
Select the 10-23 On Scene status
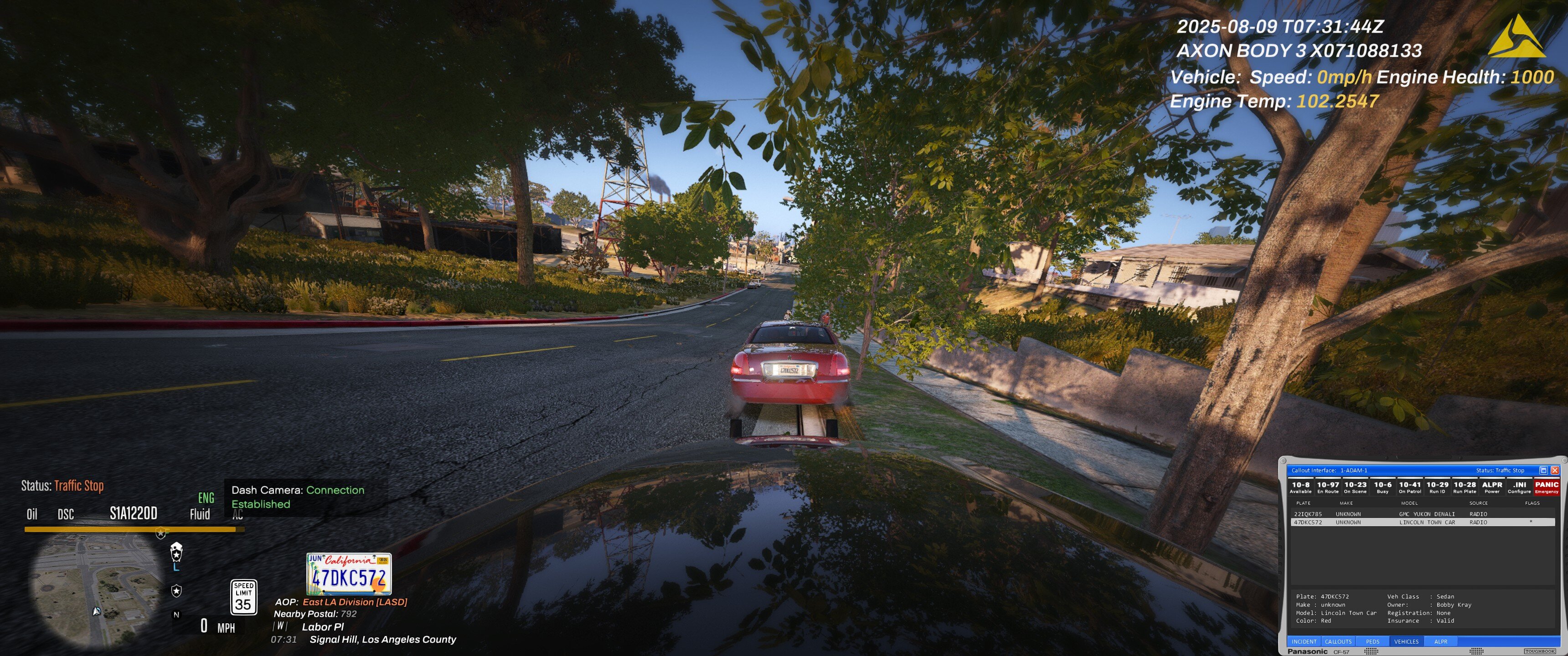click(1355, 487)
